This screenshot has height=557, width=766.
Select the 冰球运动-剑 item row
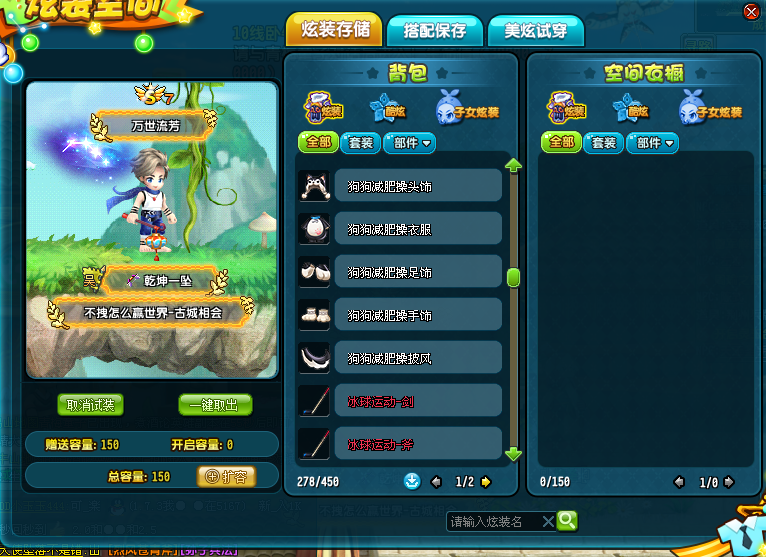(x=400, y=401)
